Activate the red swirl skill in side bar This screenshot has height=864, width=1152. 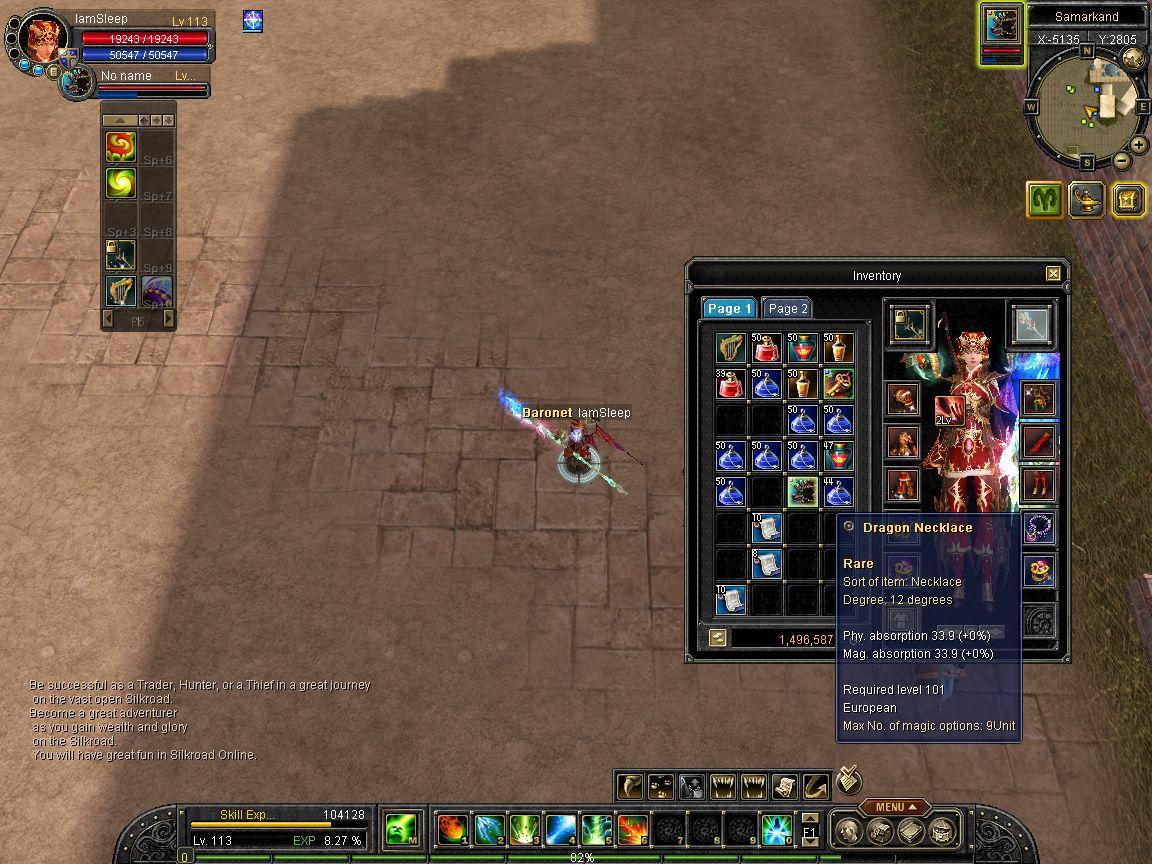pos(121,147)
